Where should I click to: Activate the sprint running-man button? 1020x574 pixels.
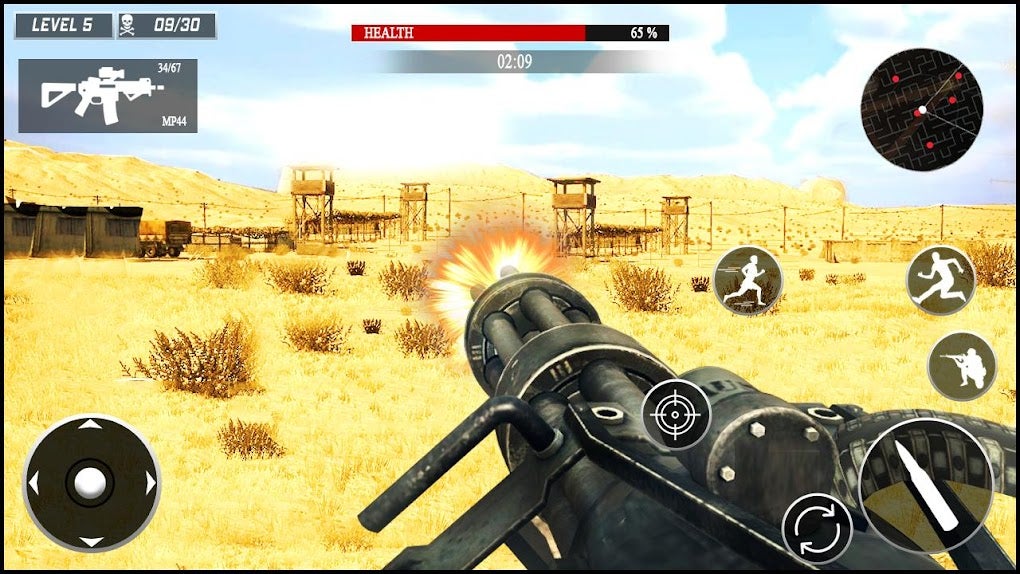748,281
